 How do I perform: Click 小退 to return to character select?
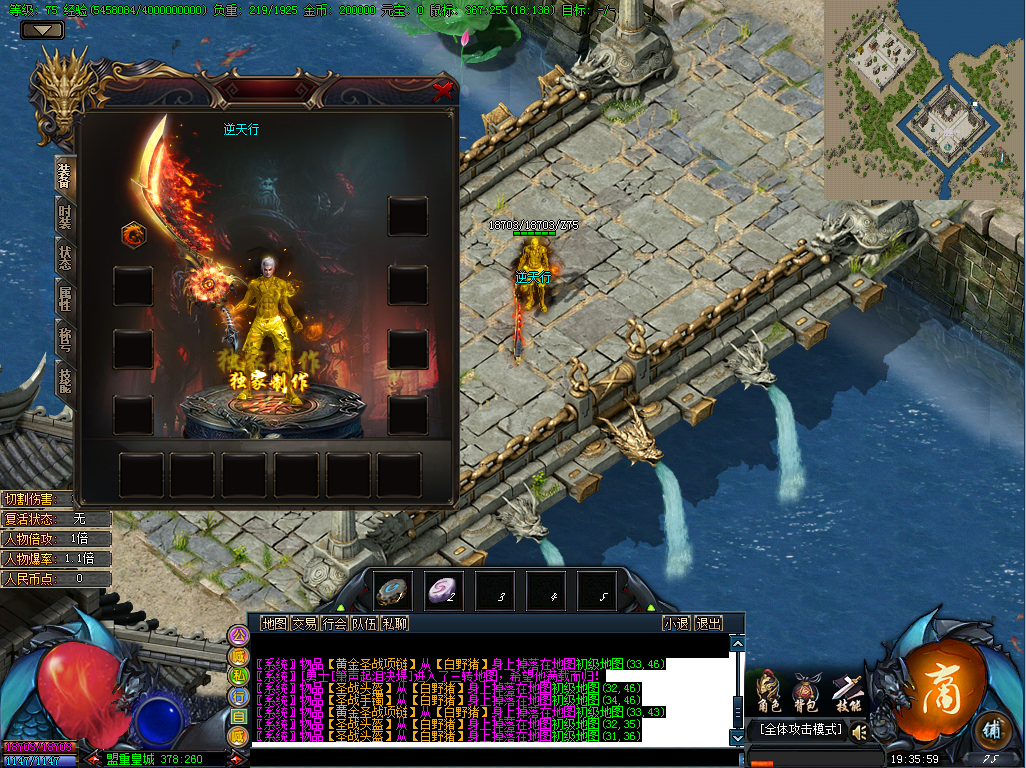677,623
